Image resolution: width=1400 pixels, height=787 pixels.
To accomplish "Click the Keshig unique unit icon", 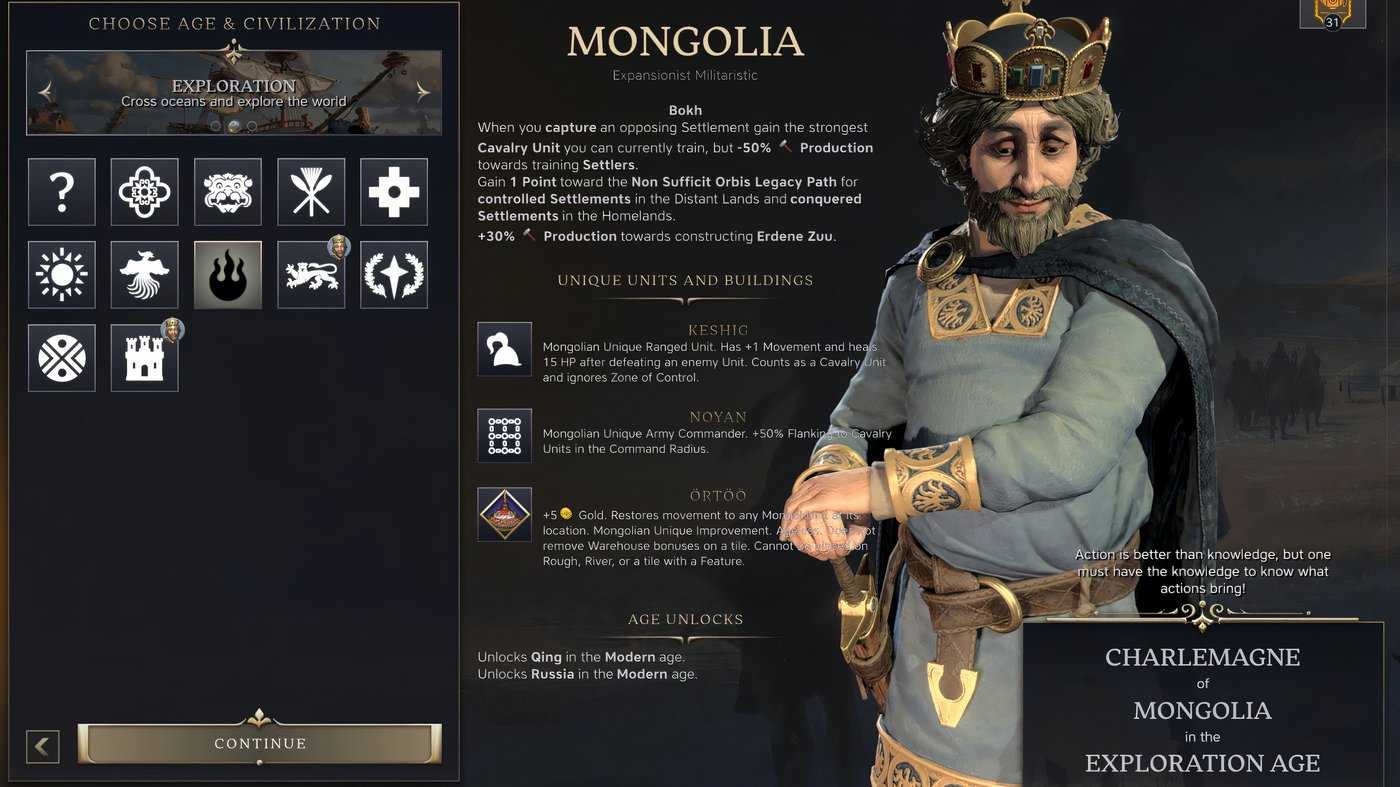I will (505, 348).
